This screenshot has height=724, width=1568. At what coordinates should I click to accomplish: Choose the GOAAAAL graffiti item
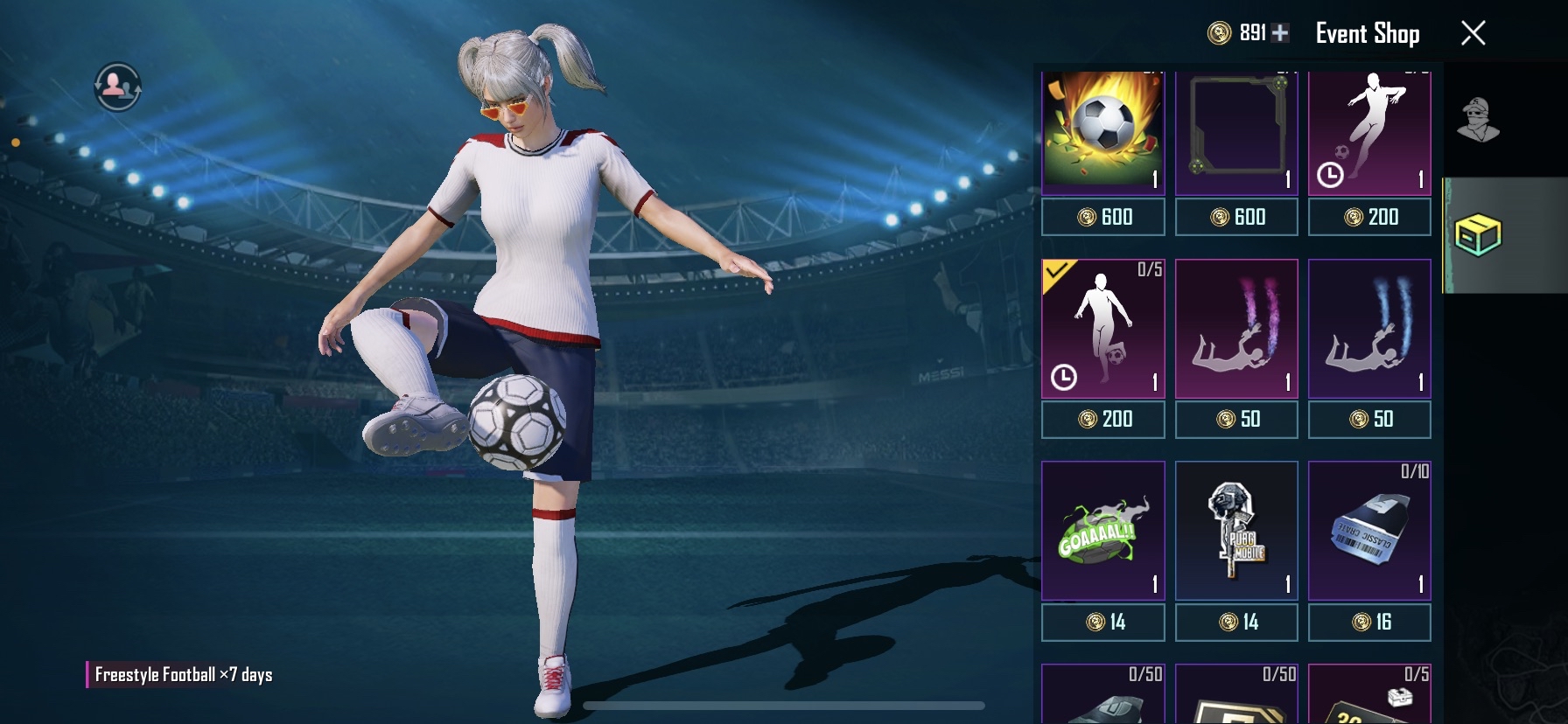[1102, 532]
